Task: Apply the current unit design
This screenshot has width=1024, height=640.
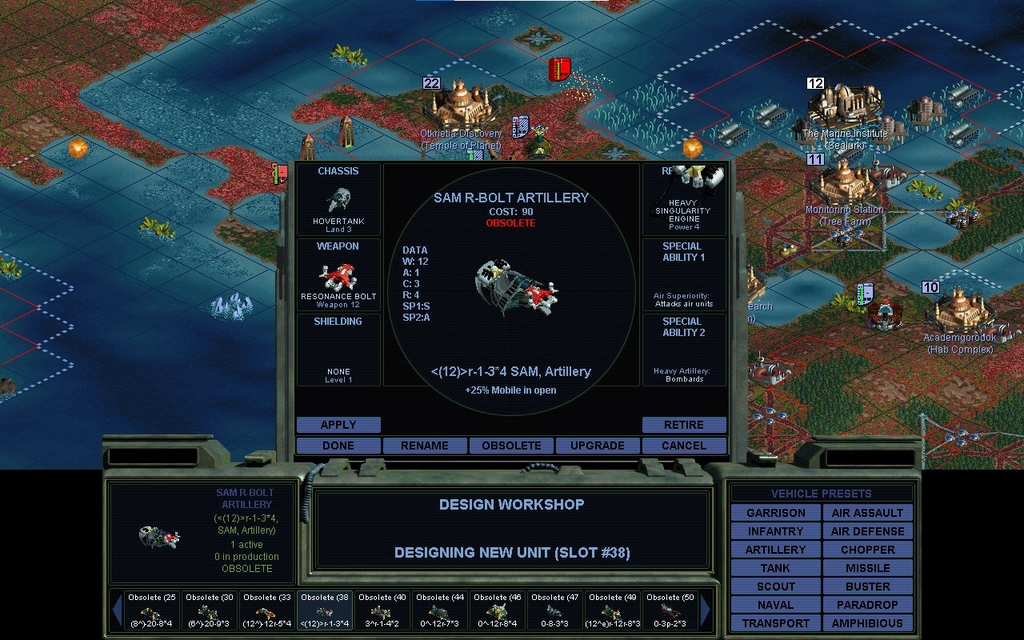Action: tap(338, 425)
